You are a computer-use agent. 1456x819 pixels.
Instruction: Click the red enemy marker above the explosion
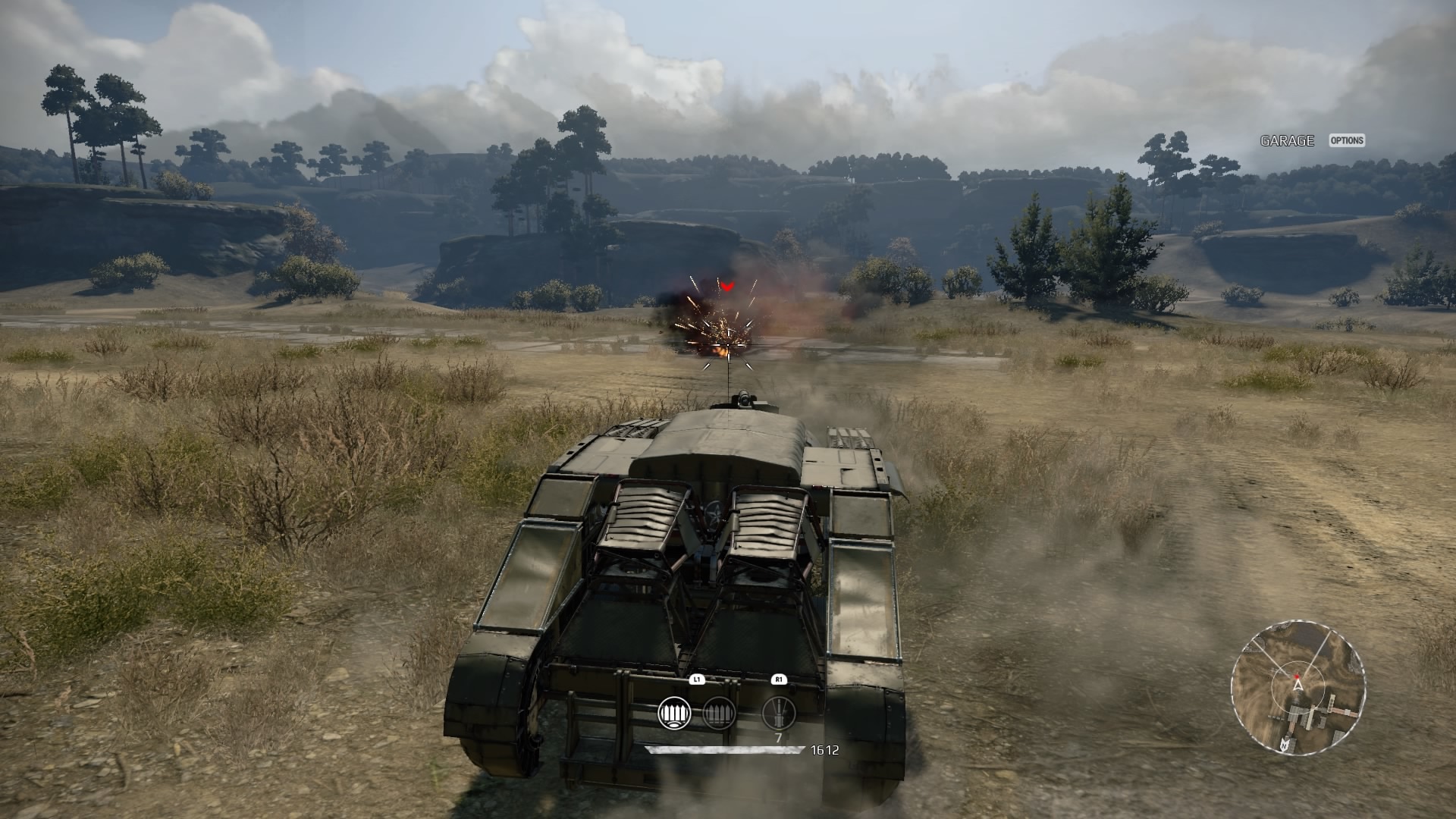pos(726,287)
